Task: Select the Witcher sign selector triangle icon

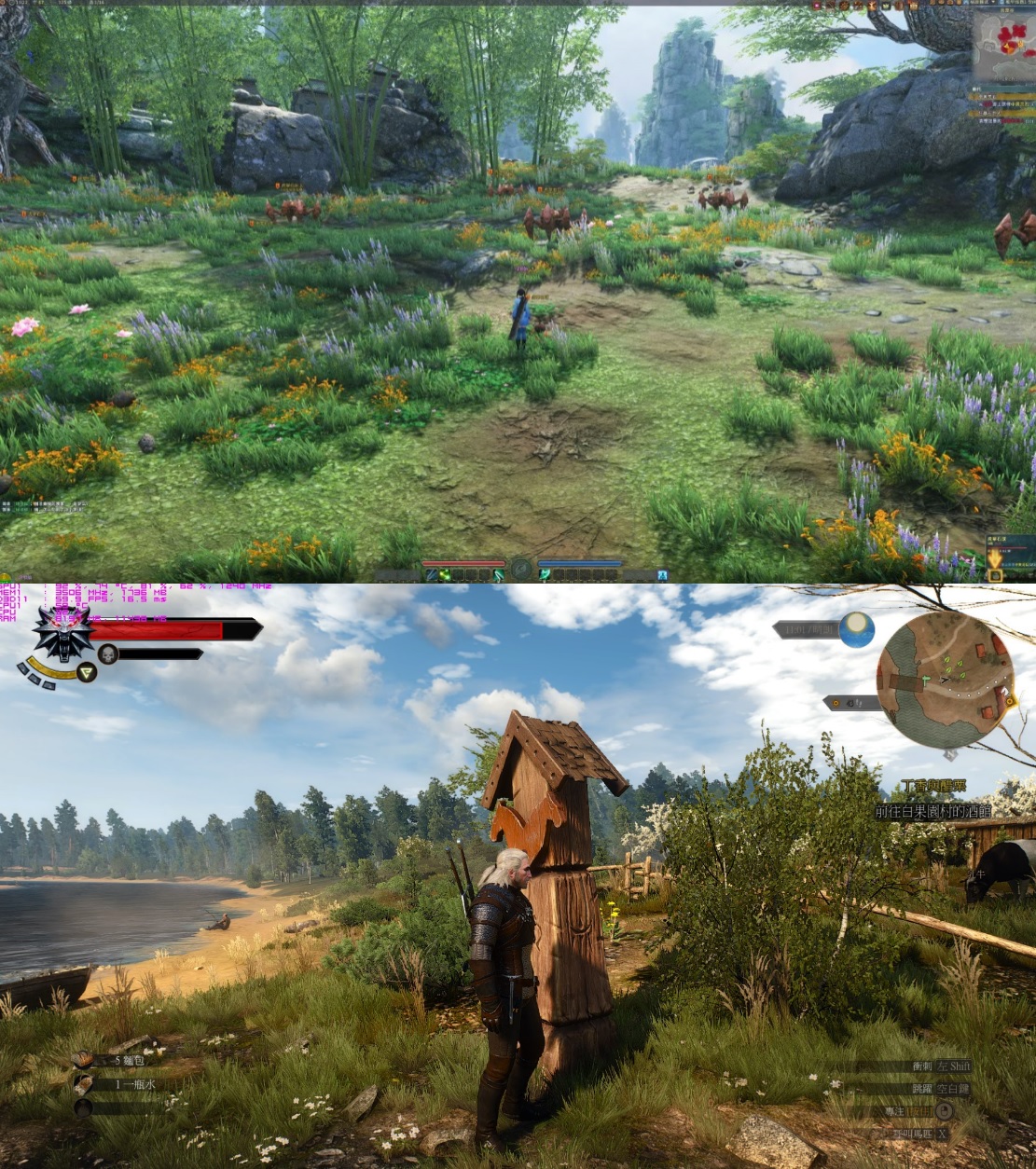Action: 87,671
